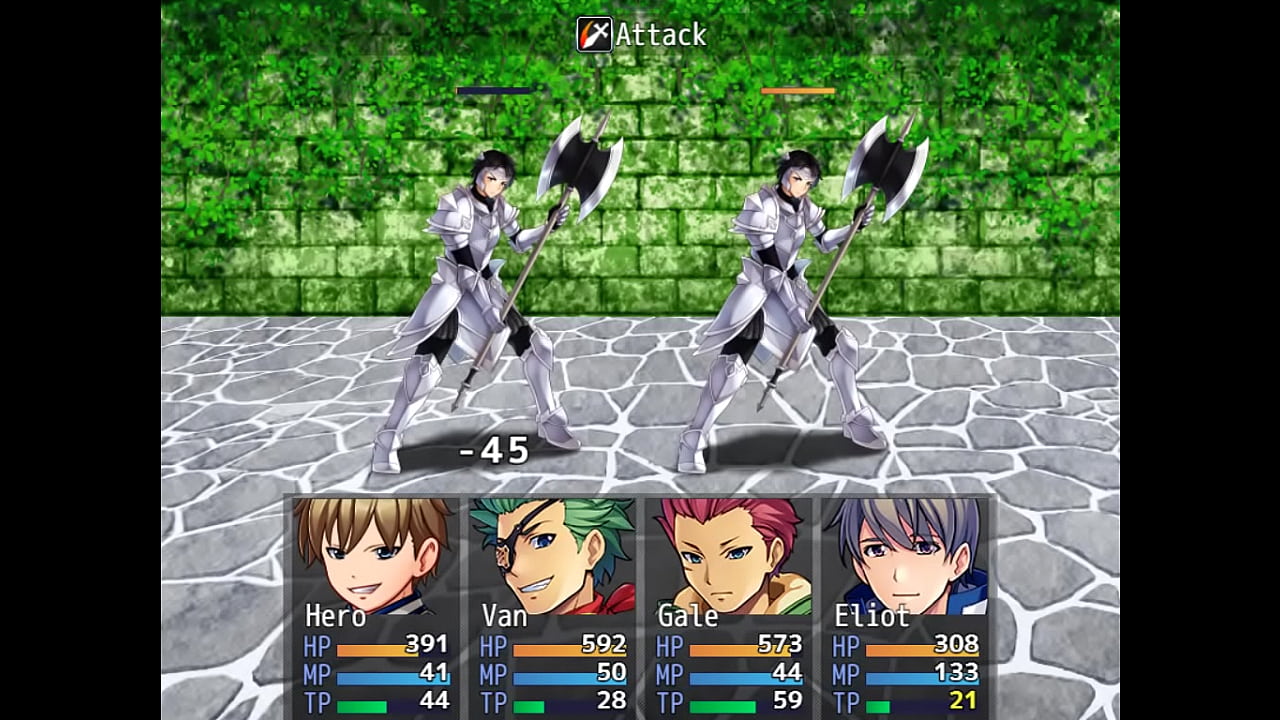Screen dimensions: 1280x720
Task: Select Hero's party status panel
Action: click(x=375, y=606)
